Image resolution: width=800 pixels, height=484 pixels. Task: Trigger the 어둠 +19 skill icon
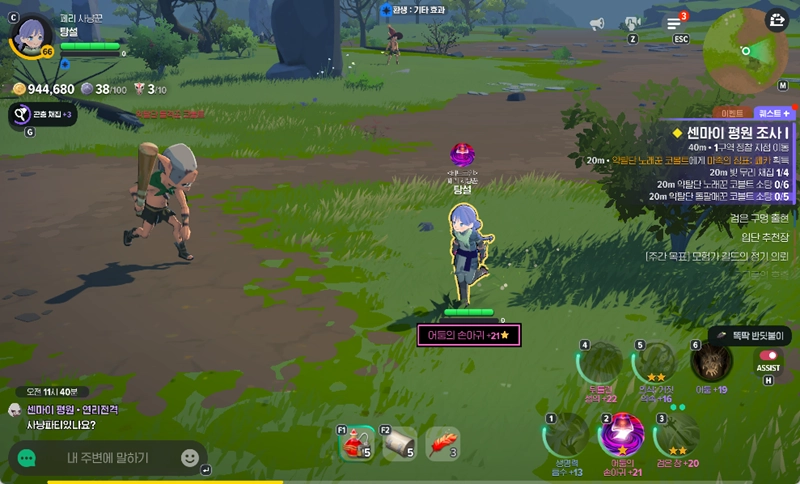click(711, 362)
